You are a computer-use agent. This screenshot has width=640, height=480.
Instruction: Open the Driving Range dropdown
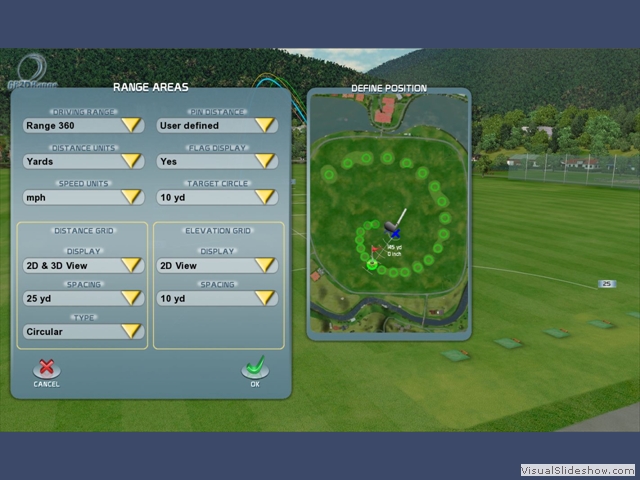[x=83, y=126]
